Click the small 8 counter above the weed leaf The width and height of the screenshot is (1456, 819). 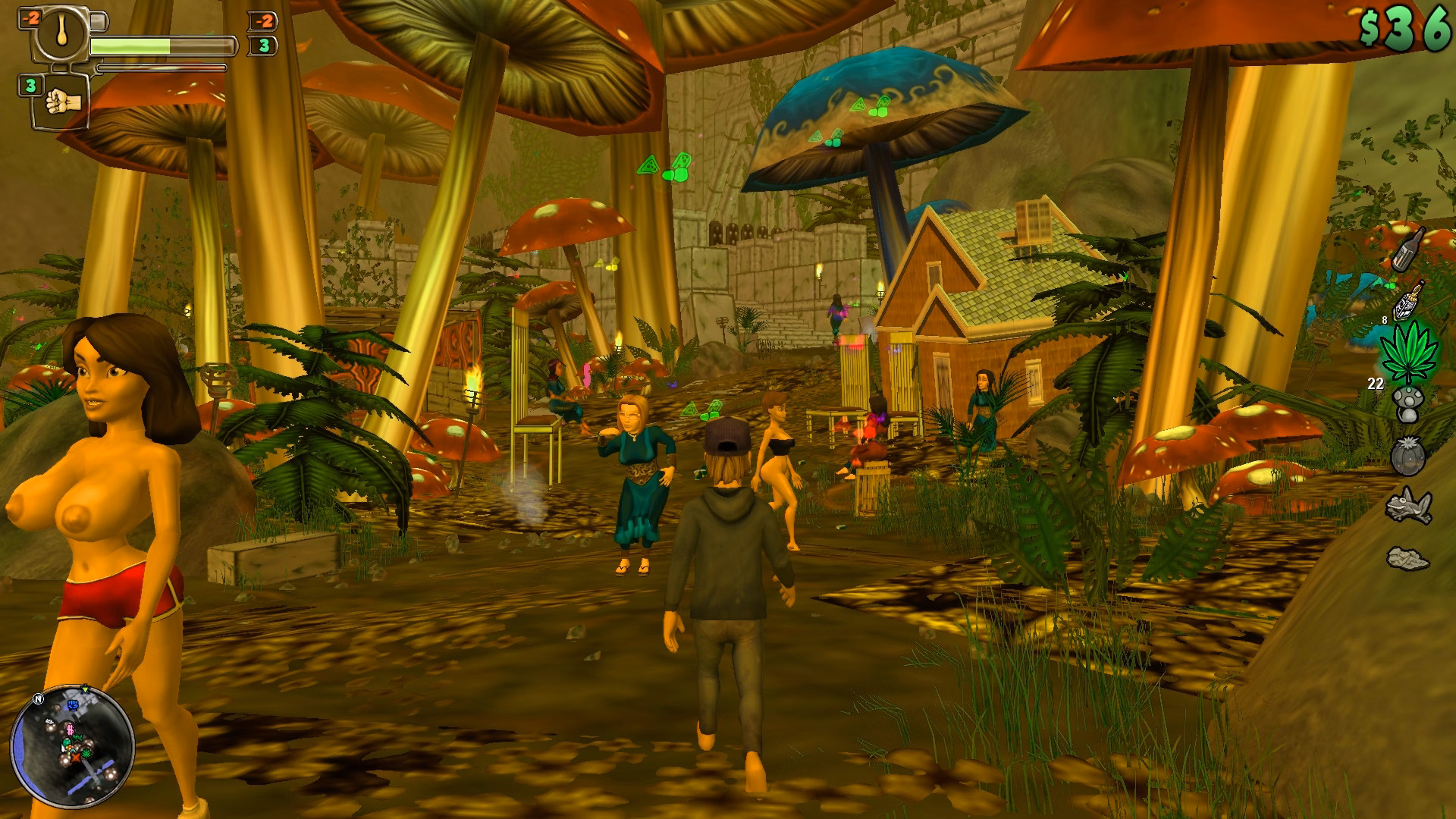[1386, 321]
